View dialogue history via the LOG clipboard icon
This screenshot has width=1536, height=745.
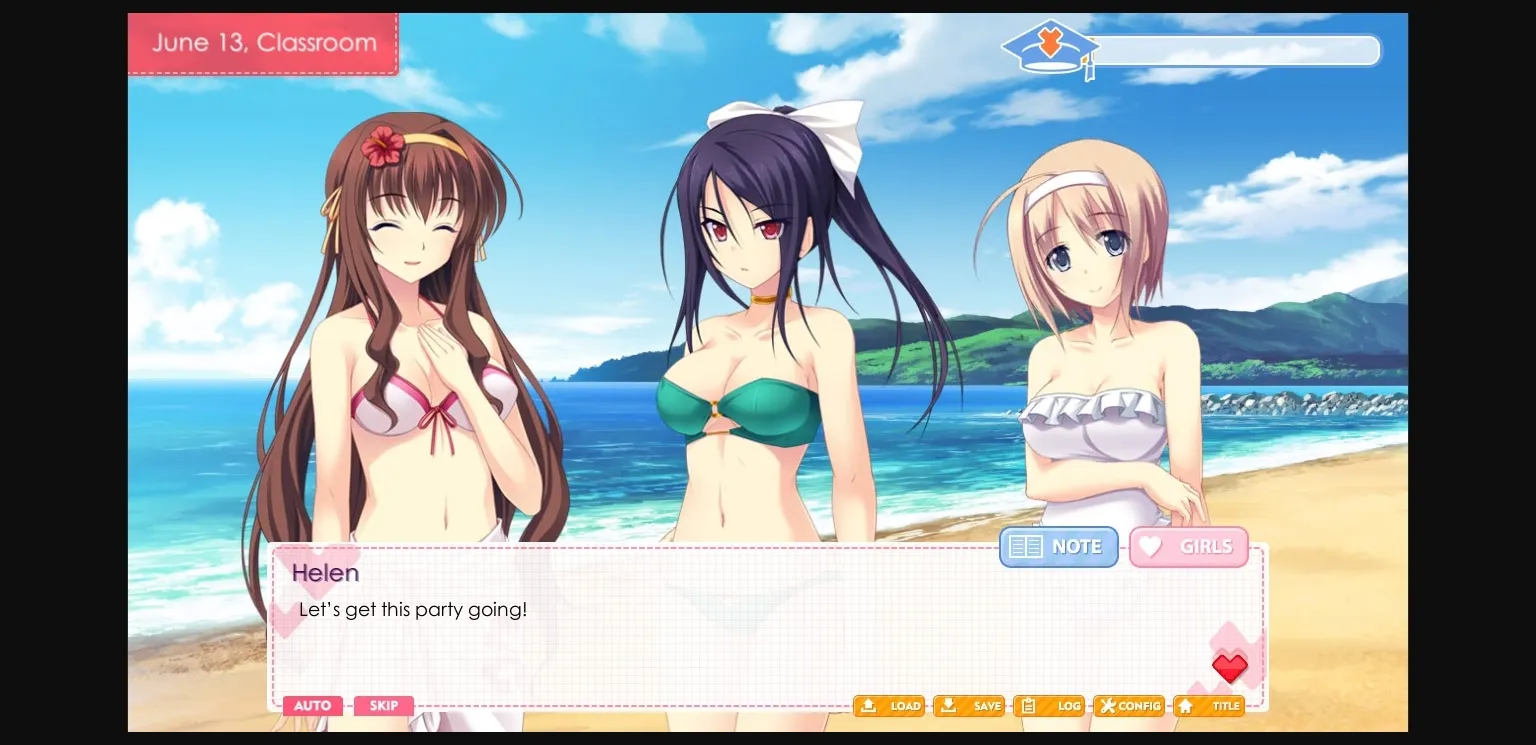click(1027, 705)
